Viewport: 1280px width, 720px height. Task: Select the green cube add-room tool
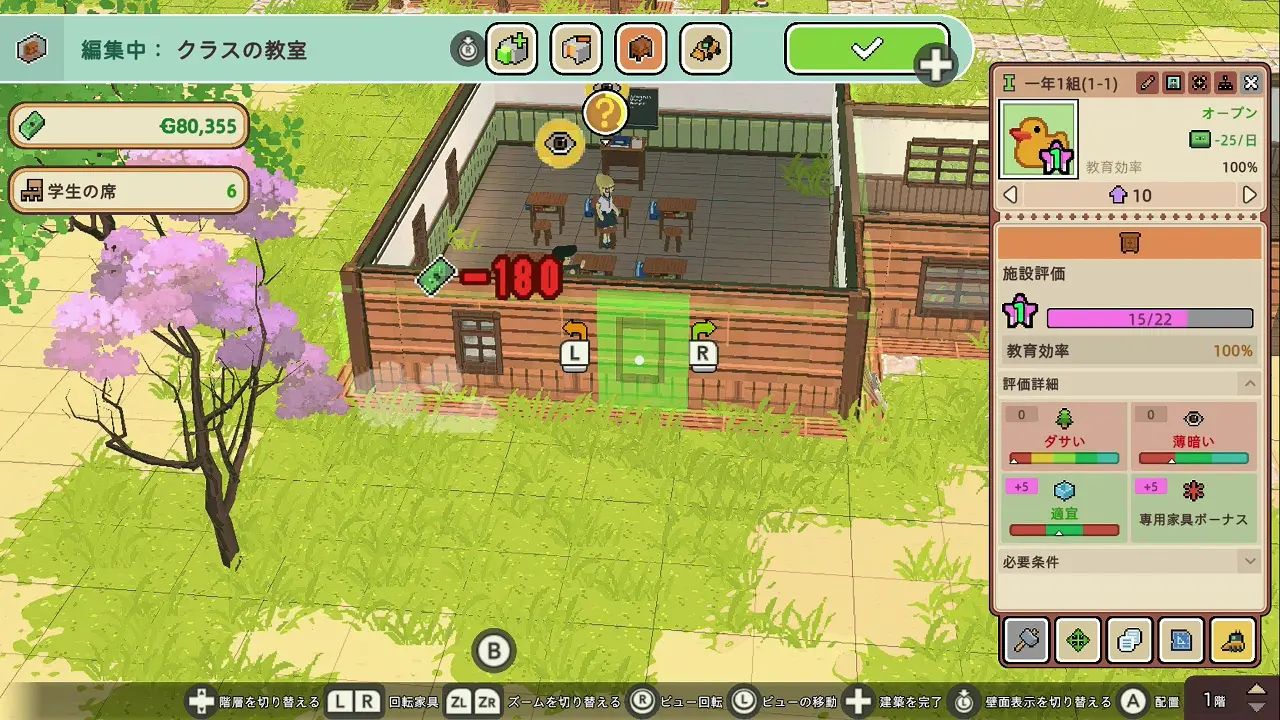point(511,49)
